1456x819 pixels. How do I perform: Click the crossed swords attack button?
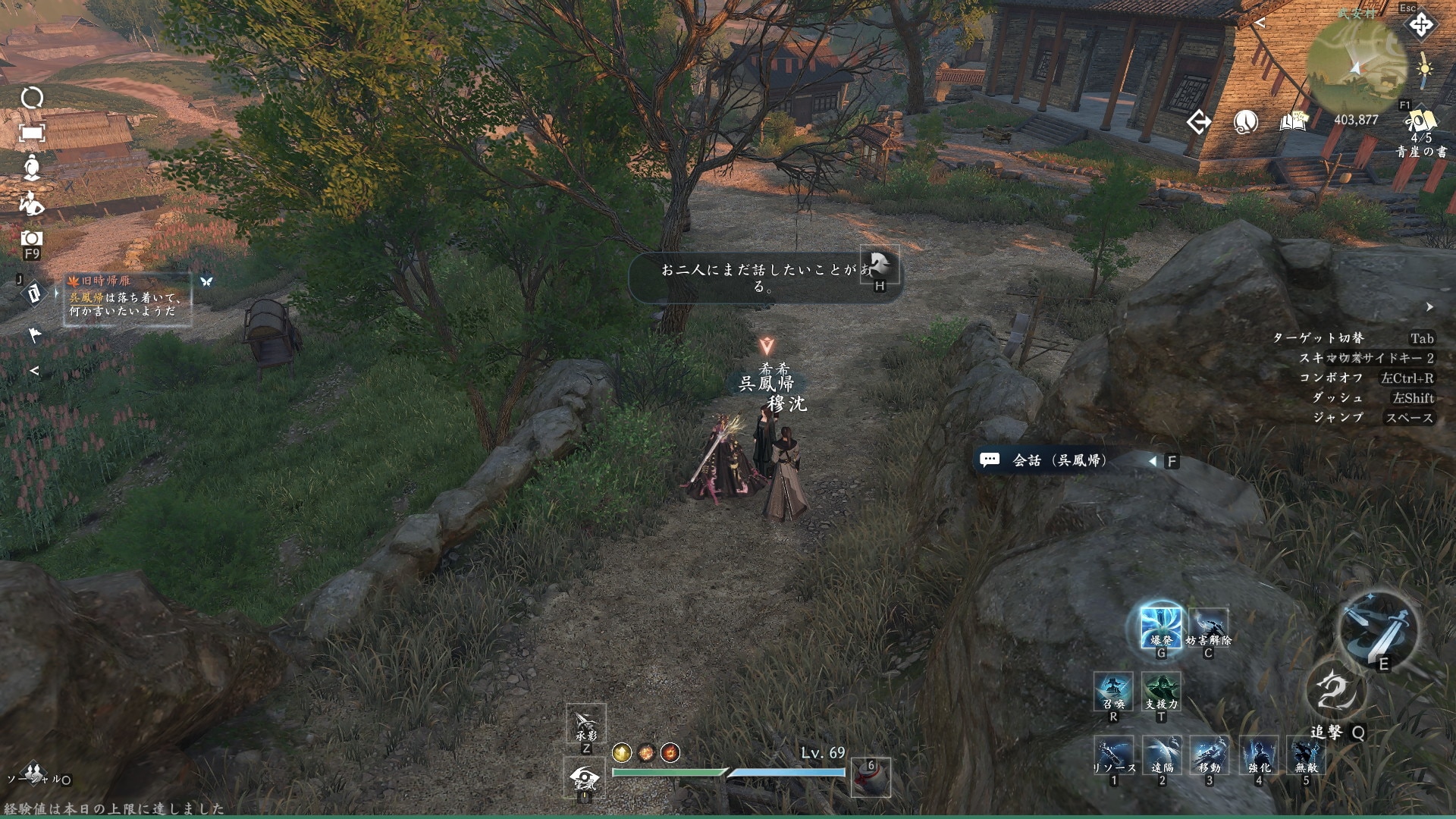point(1377,627)
